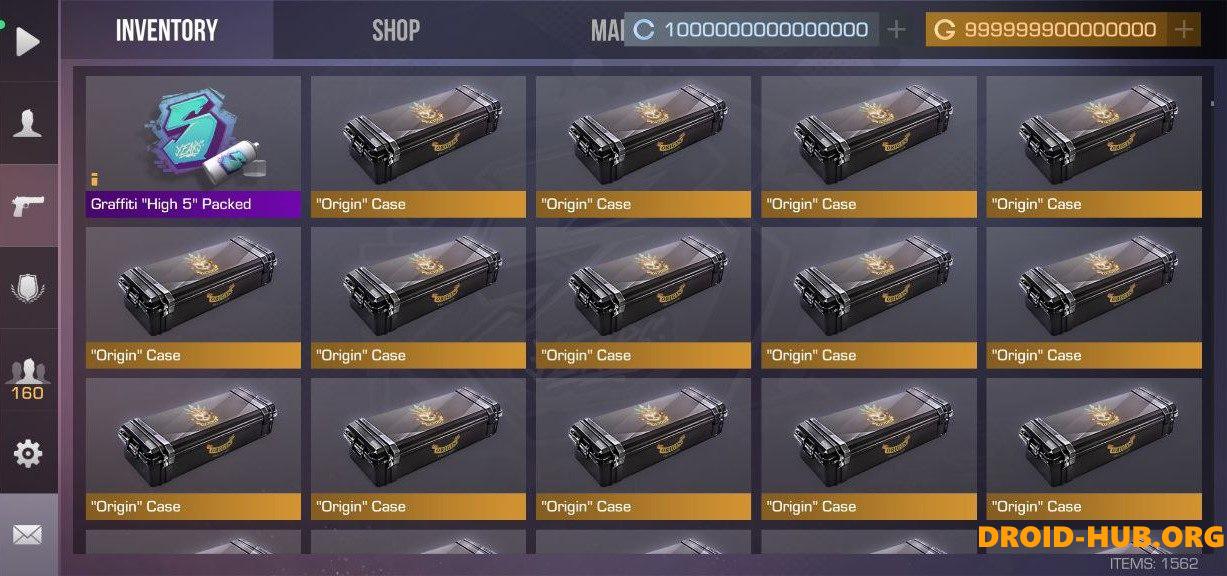Open the shield badge icon in sidebar

(28, 289)
